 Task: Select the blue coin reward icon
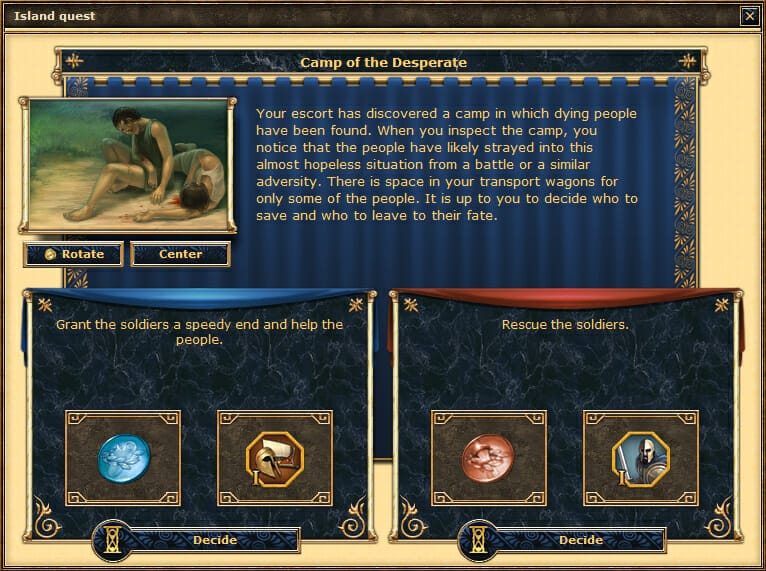point(123,458)
